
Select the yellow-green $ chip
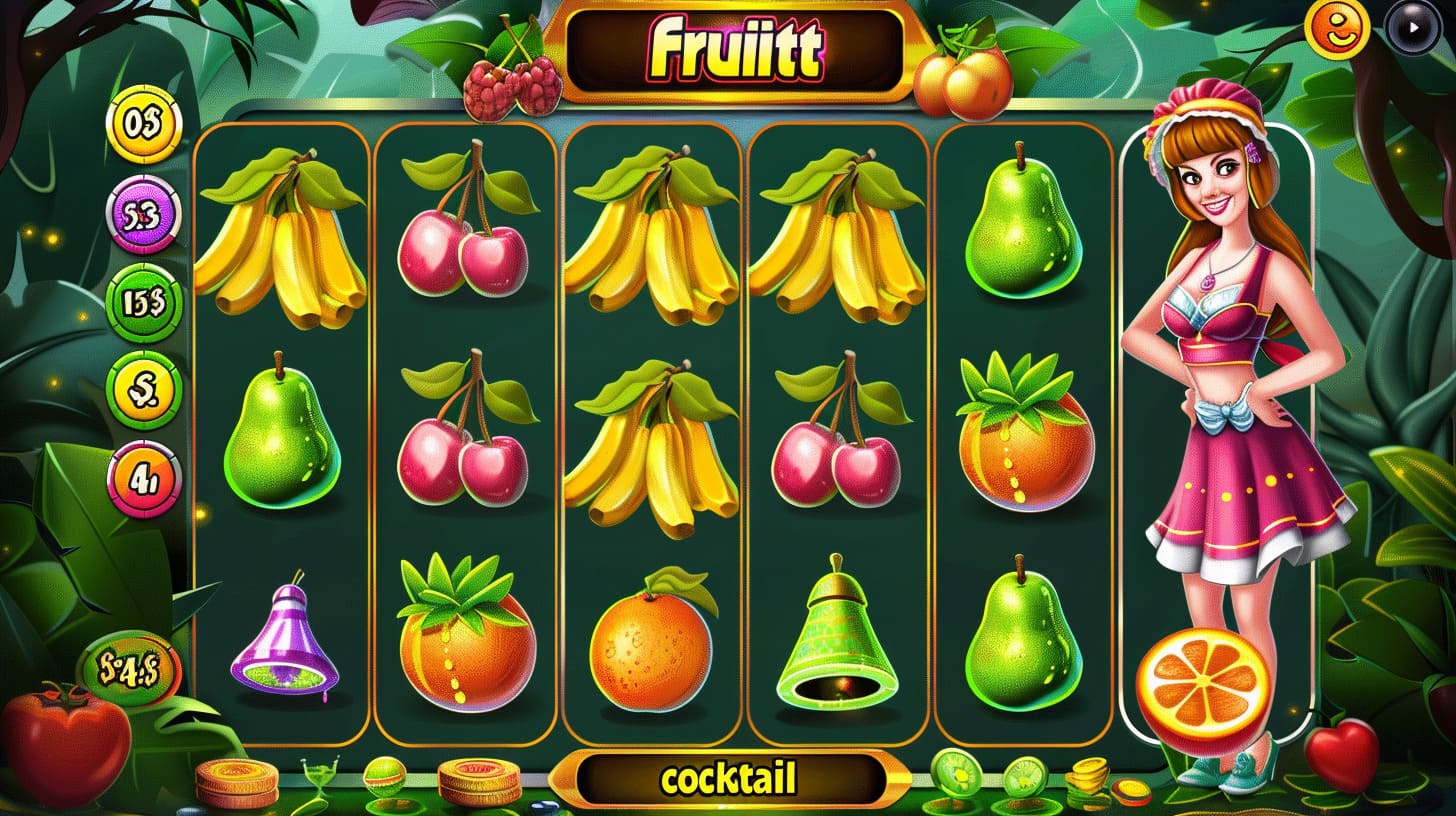tap(144, 391)
